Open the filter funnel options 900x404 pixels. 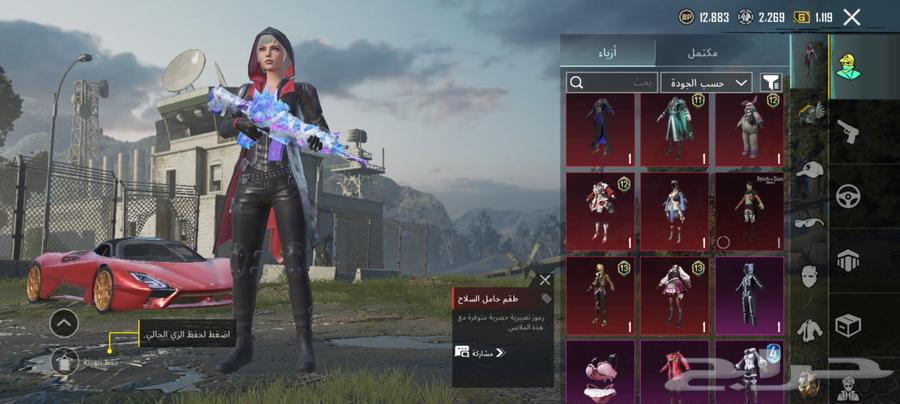(x=771, y=82)
